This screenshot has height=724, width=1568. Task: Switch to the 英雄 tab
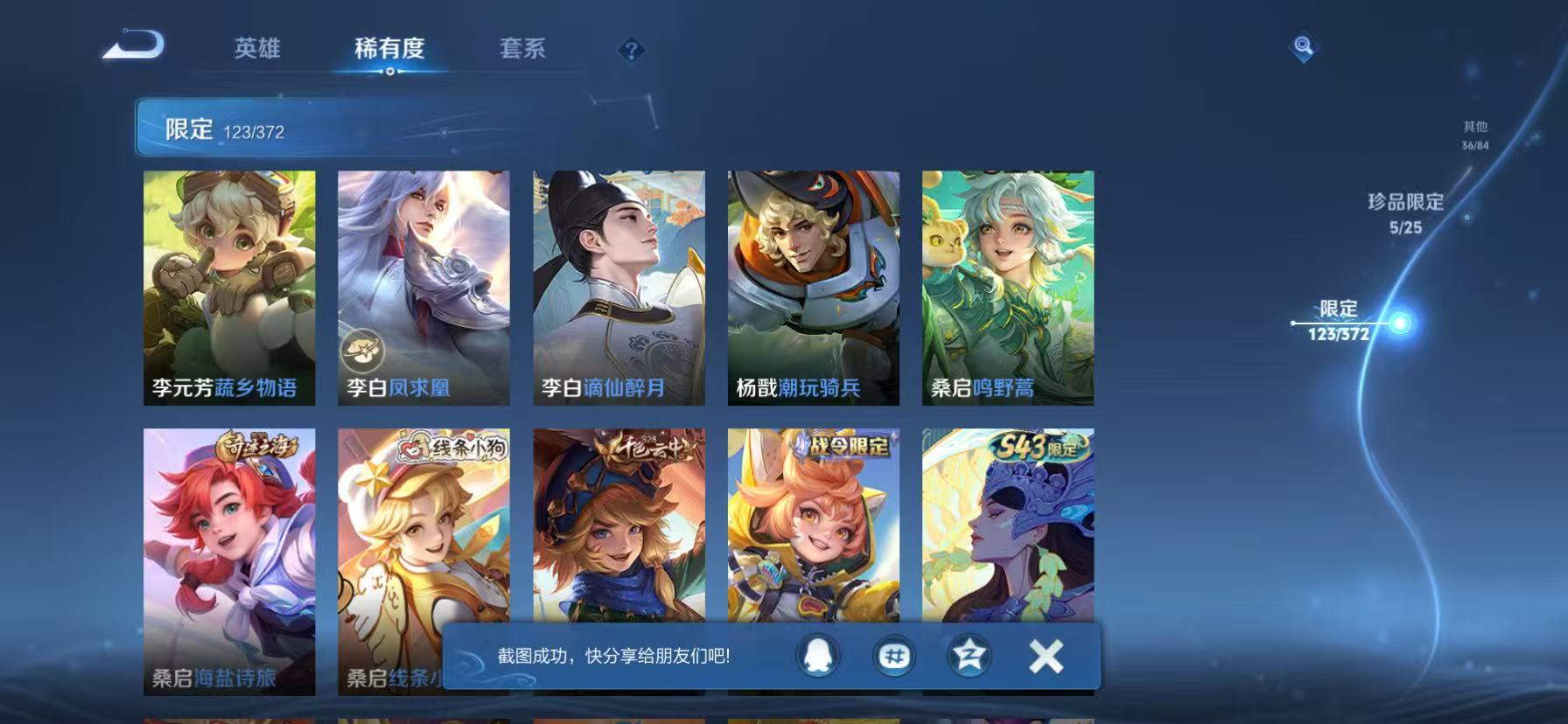click(x=255, y=50)
